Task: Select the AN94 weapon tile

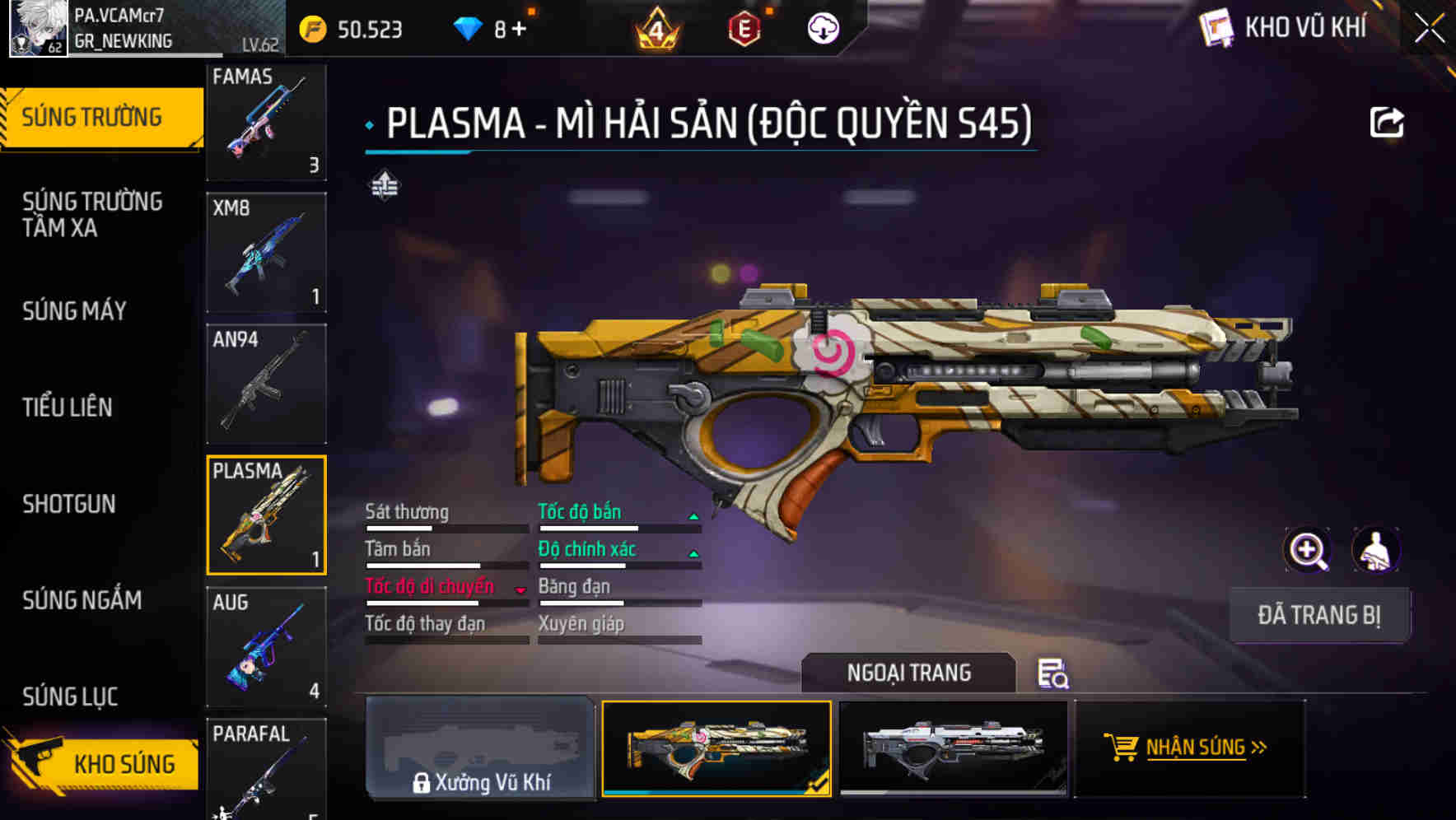Action: click(266, 384)
